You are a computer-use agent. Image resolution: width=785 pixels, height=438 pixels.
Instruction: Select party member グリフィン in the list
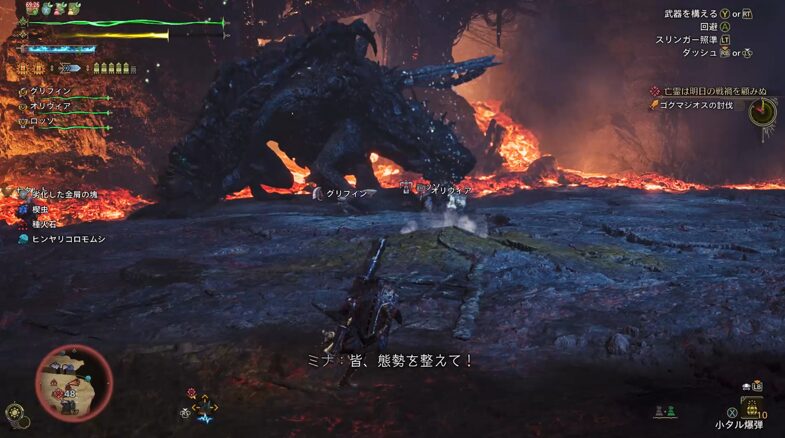48,90
